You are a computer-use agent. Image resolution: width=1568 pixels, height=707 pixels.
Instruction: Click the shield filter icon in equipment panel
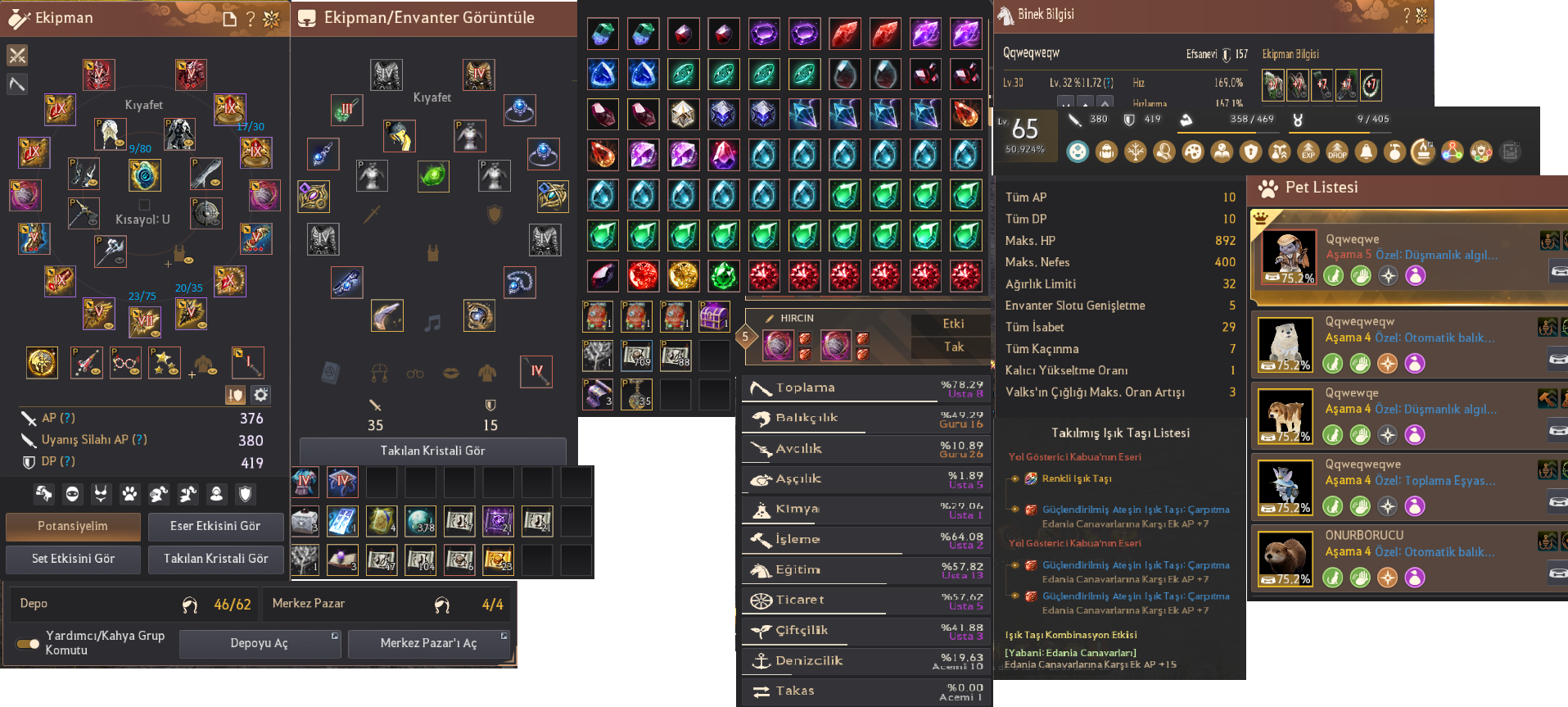[245, 494]
